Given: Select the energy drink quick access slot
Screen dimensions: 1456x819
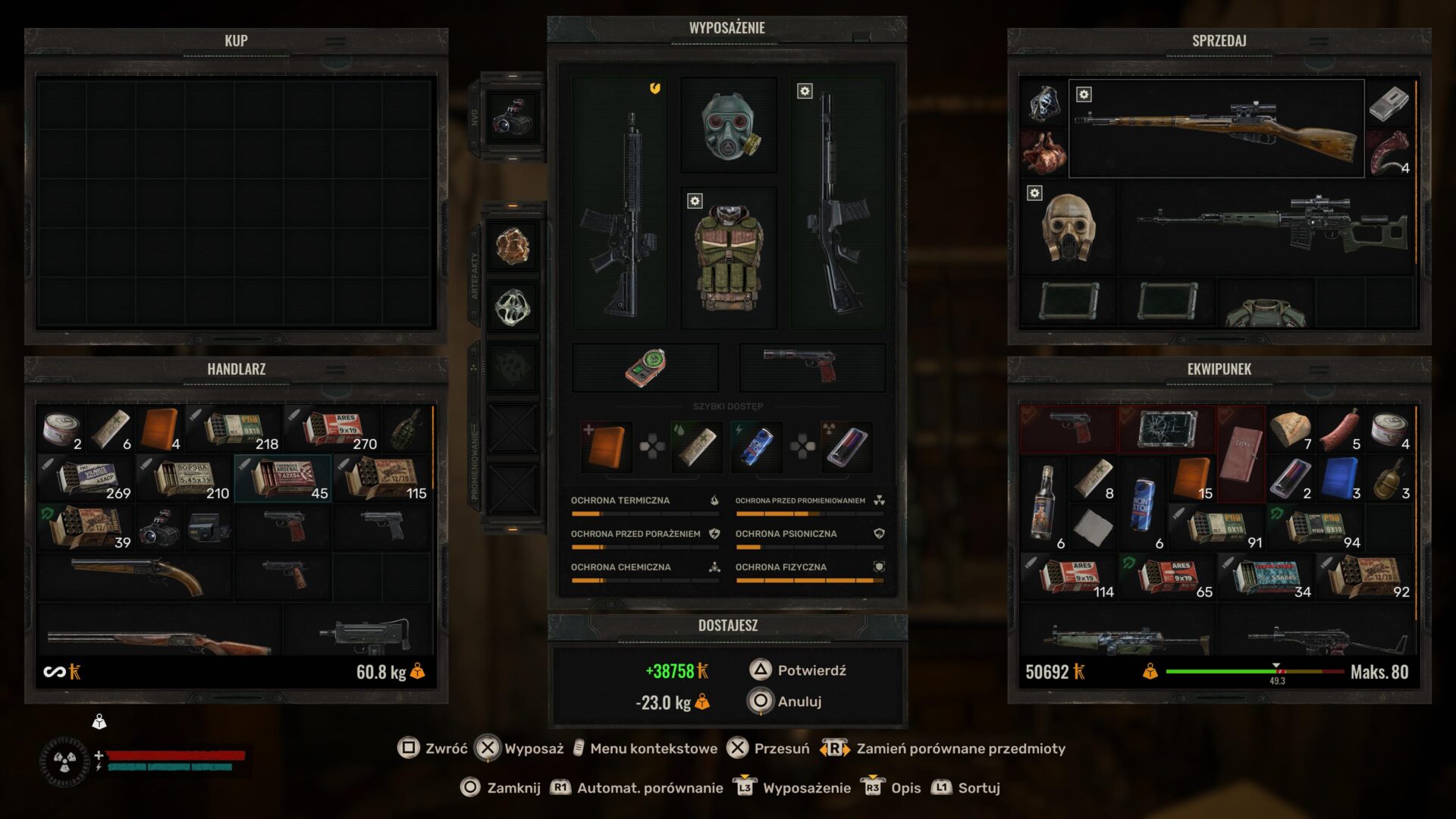Looking at the screenshot, I should (x=757, y=447).
